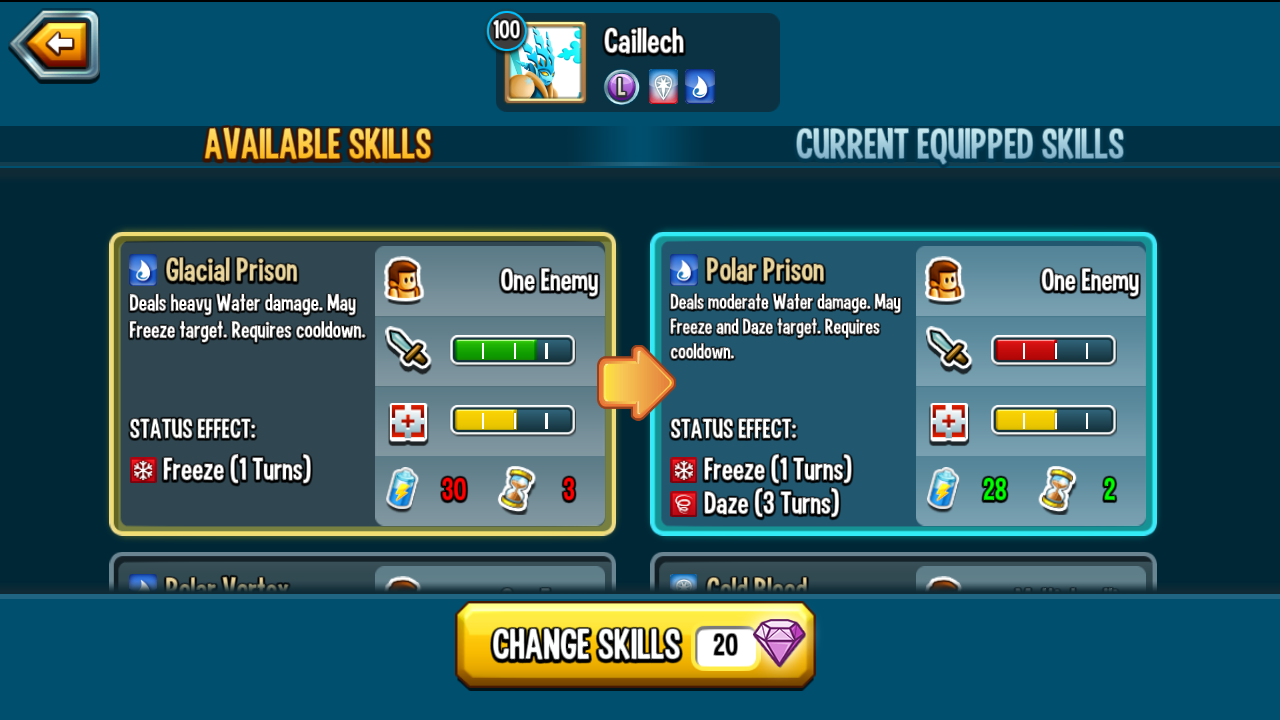This screenshot has height=720, width=1280.
Task: Select the water element droplet icon on Glacial Prison
Action: [x=141, y=268]
